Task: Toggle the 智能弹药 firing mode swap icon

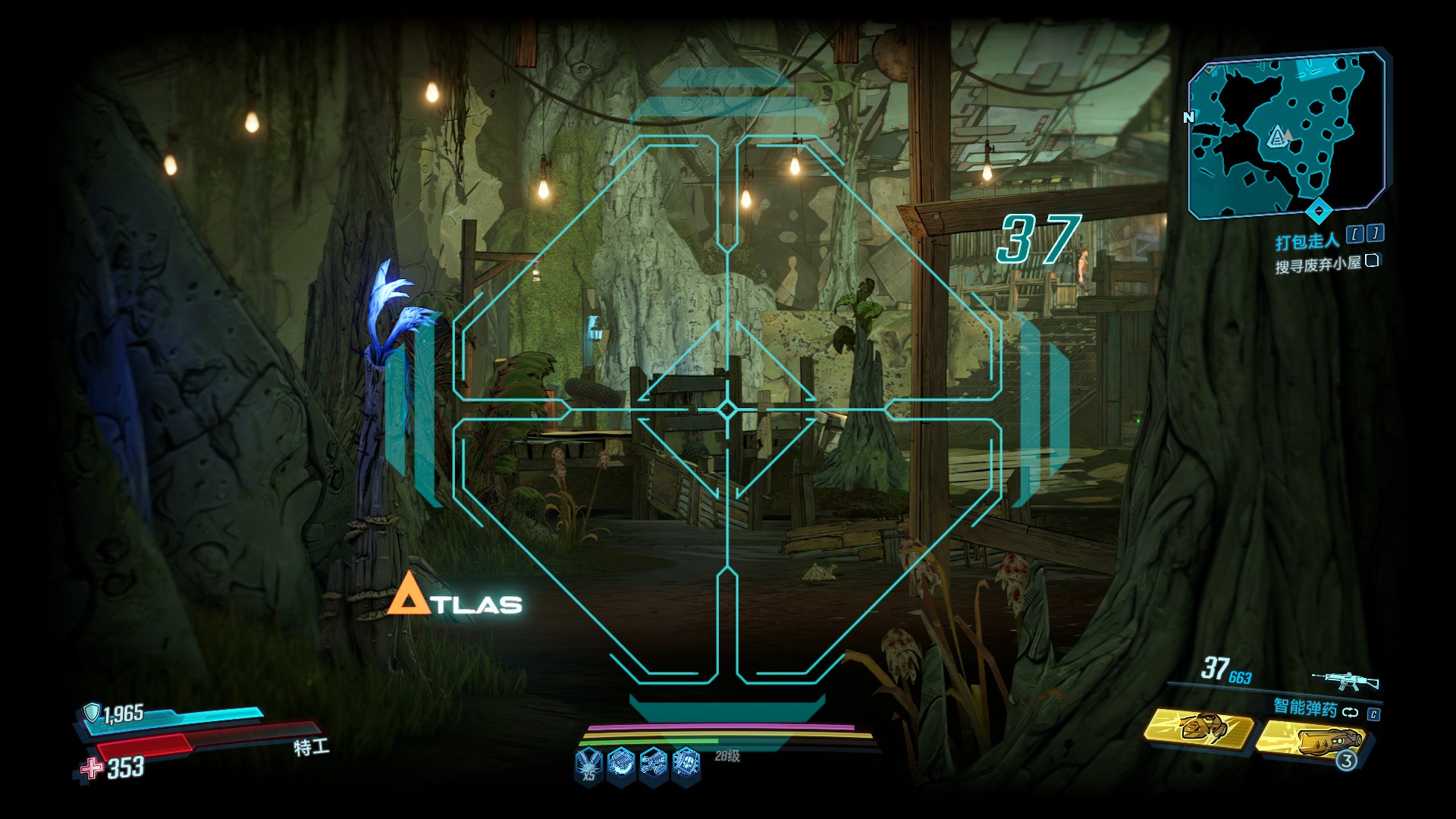Action: click(x=1350, y=712)
